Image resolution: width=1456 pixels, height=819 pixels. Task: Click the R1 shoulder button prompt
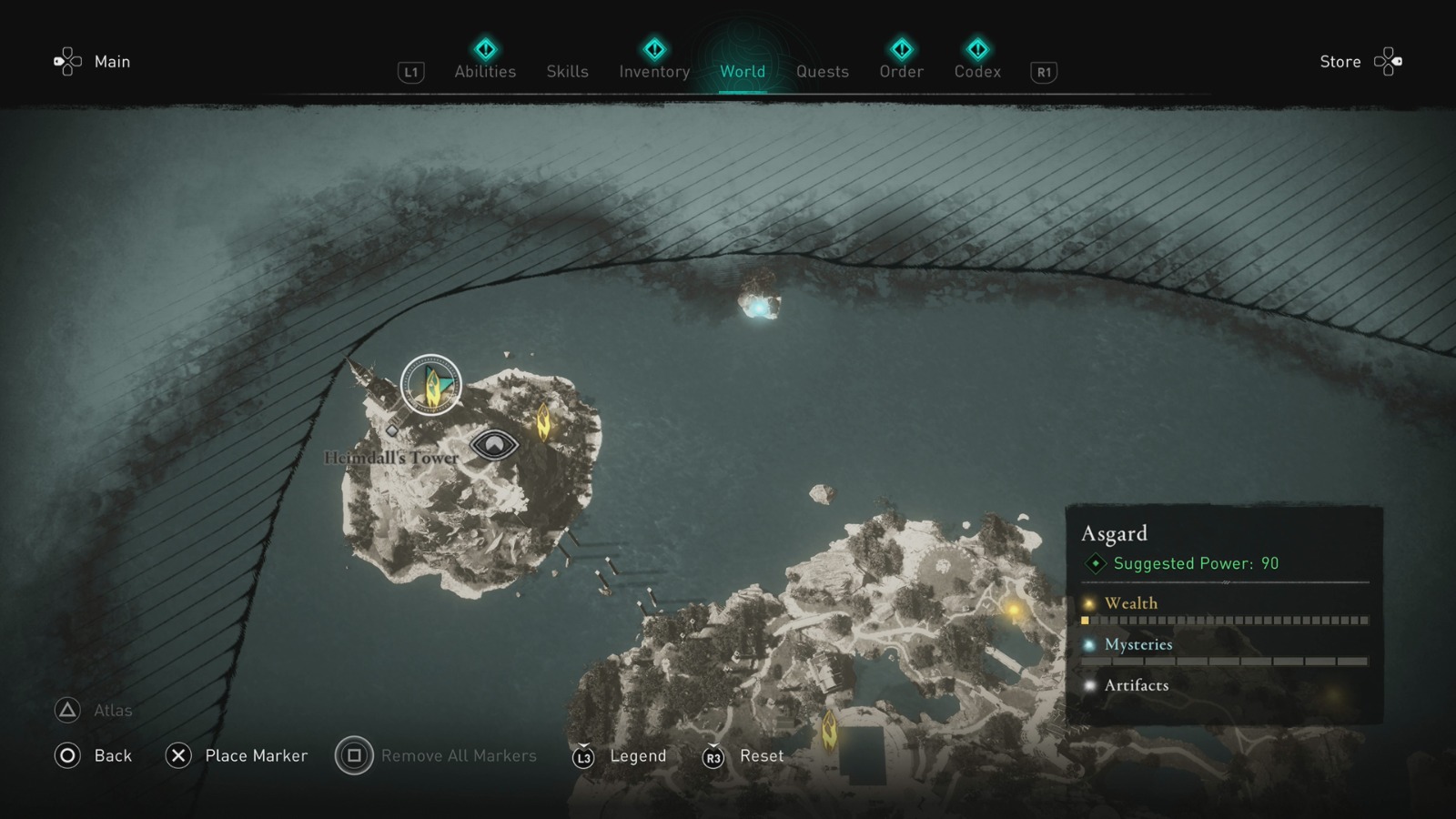click(x=1043, y=72)
